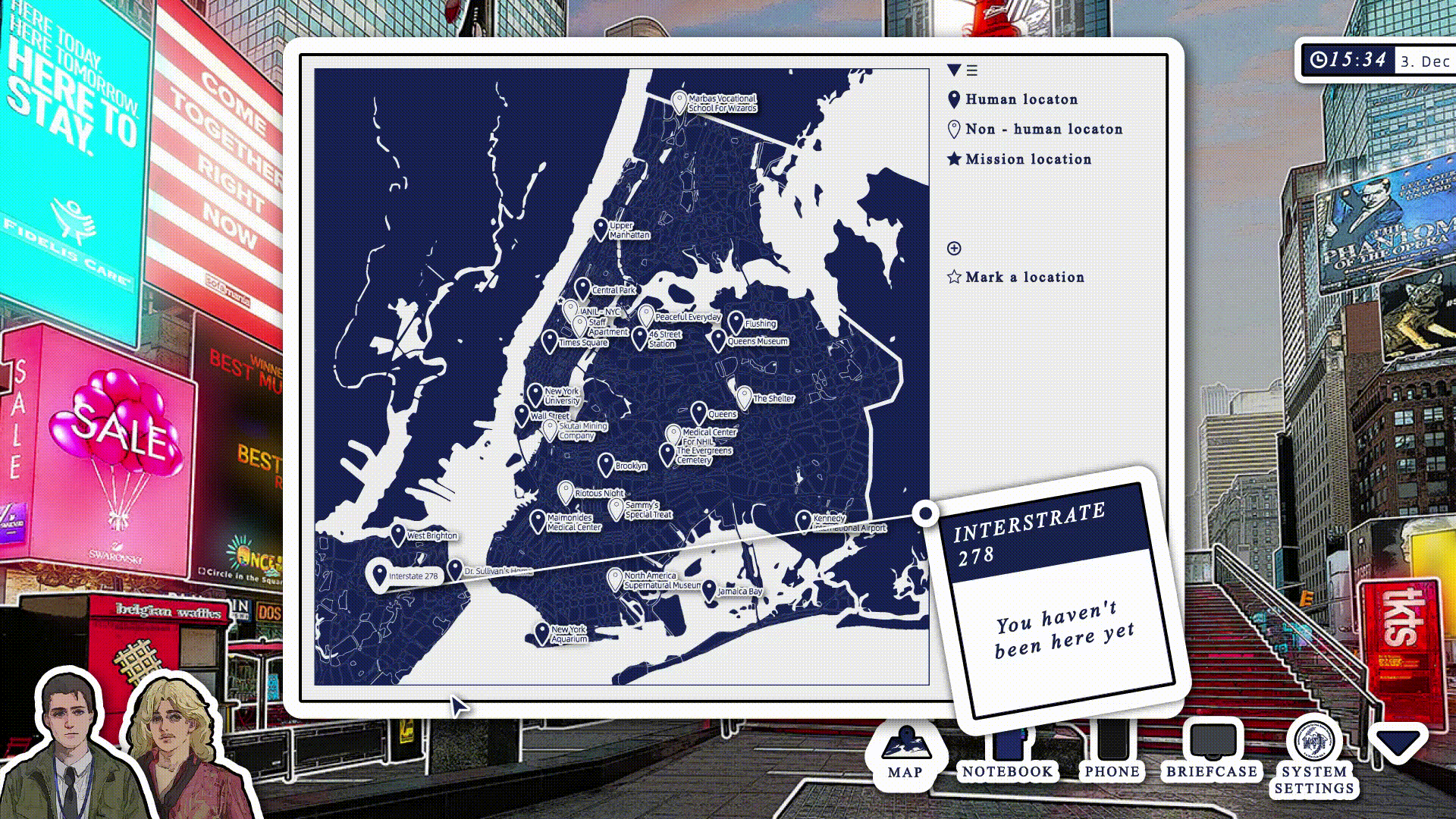Select The Shelter map pin
1456x819 pixels.
tap(744, 397)
